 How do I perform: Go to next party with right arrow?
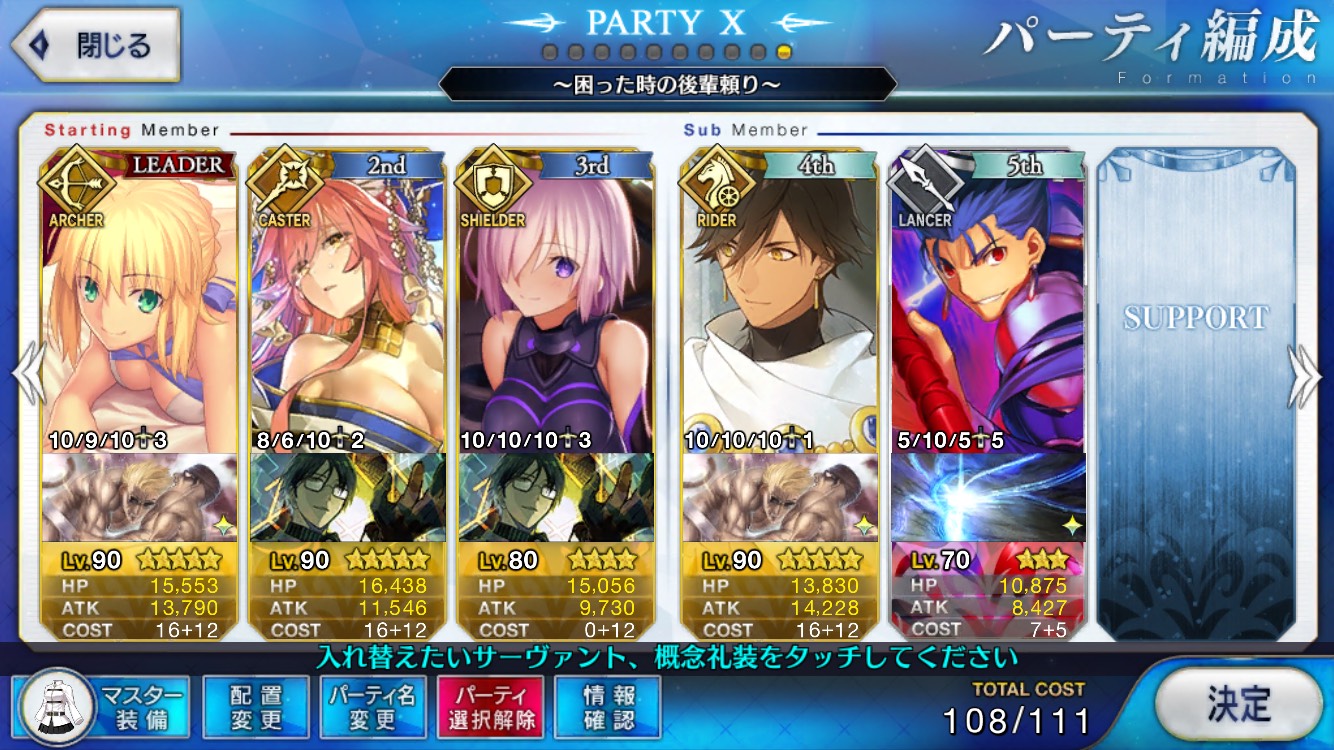(1305, 376)
